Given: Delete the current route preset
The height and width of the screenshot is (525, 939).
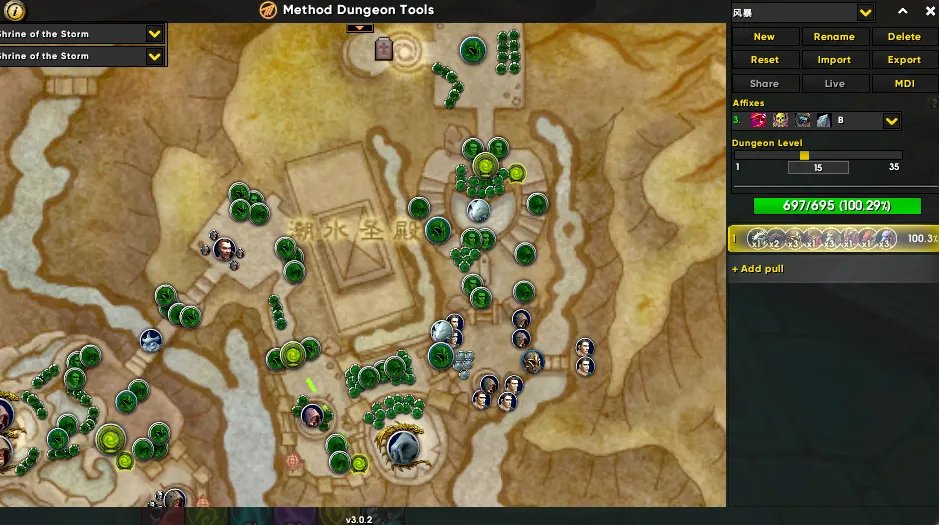Looking at the screenshot, I should click(x=904, y=36).
